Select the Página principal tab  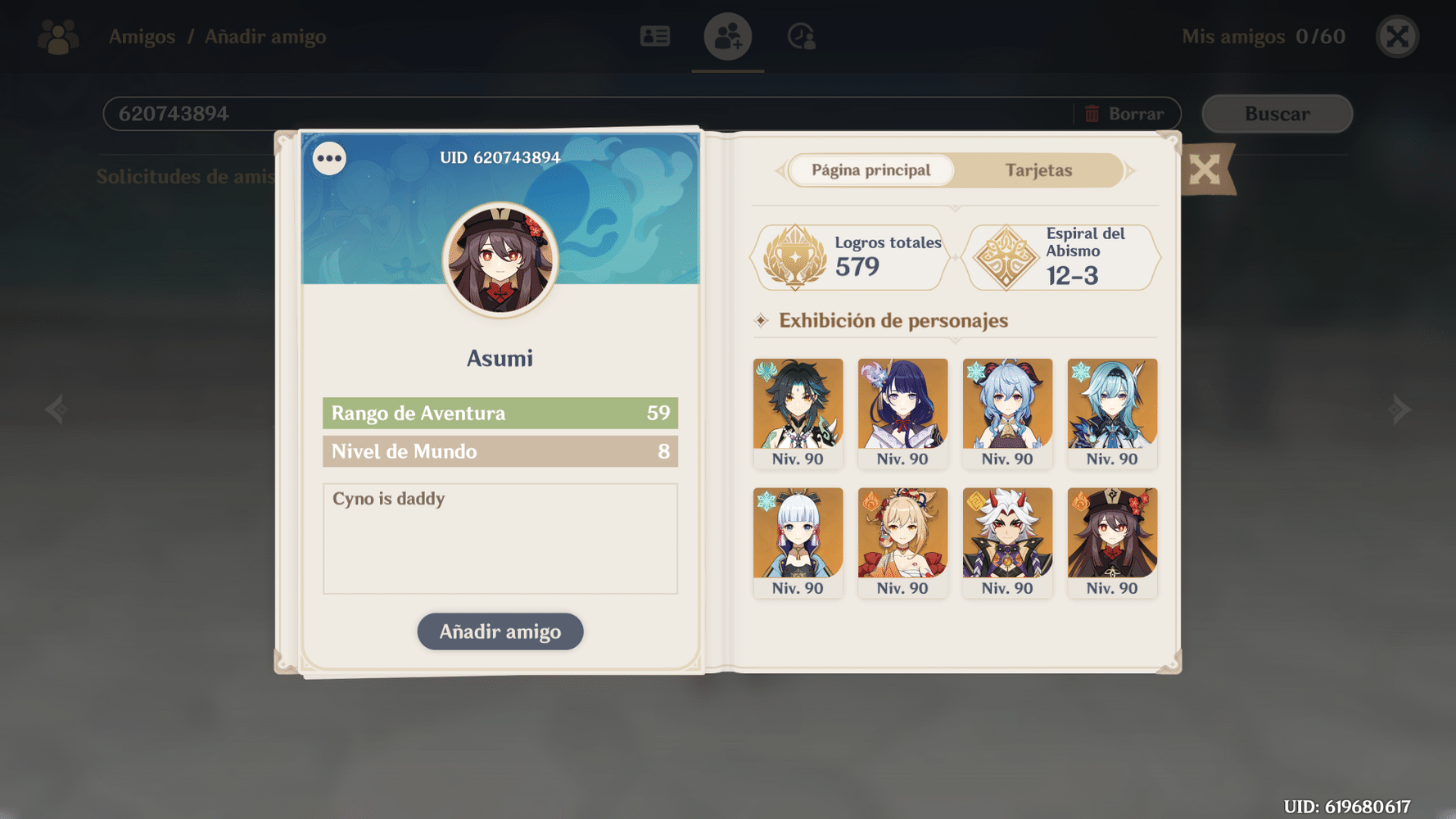pos(870,170)
